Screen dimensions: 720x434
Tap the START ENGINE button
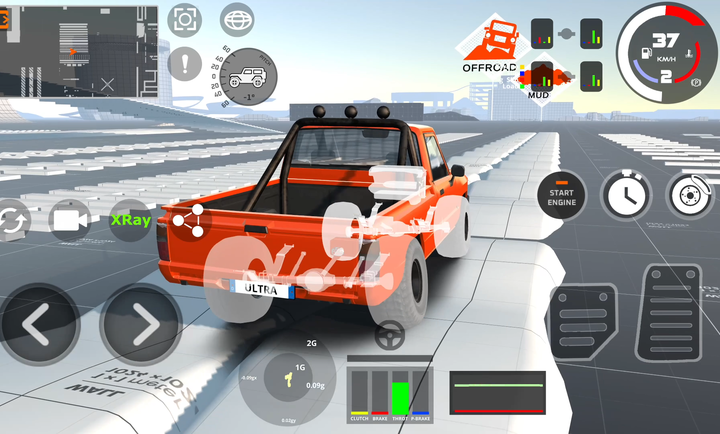click(x=562, y=195)
